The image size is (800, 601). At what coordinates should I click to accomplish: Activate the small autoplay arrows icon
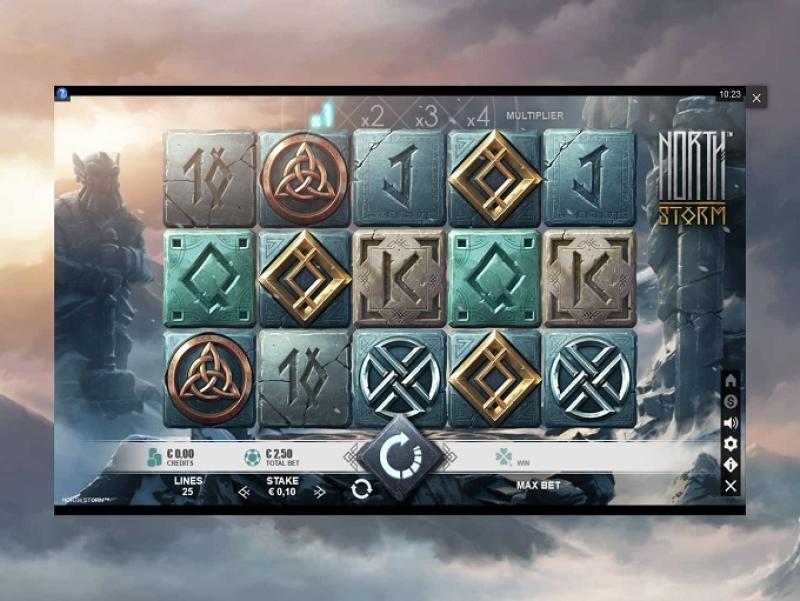[362, 489]
